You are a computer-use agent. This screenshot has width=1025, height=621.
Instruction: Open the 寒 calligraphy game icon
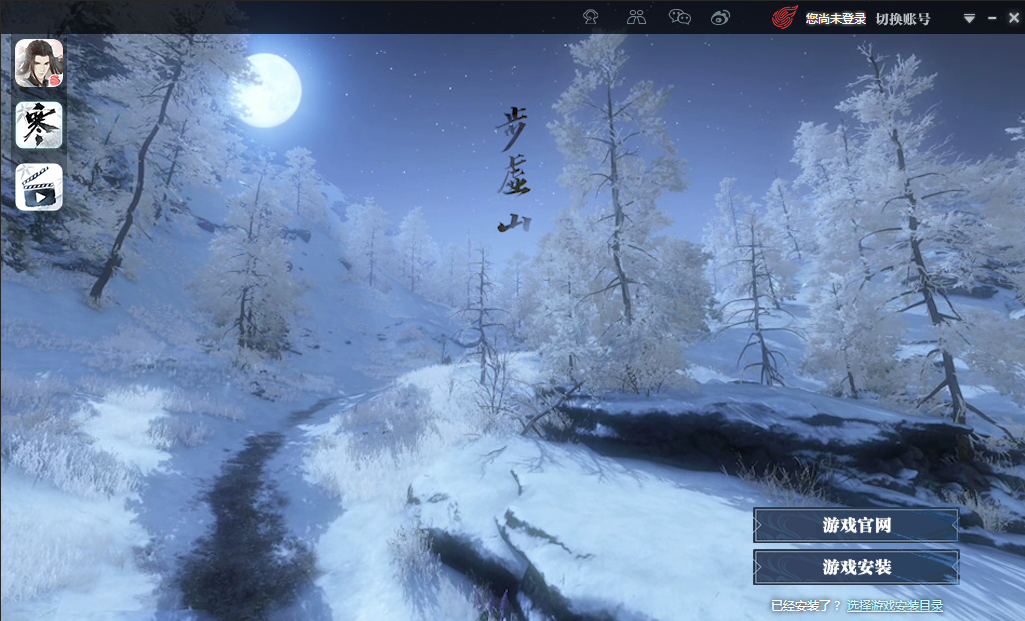(x=39, y=125)
